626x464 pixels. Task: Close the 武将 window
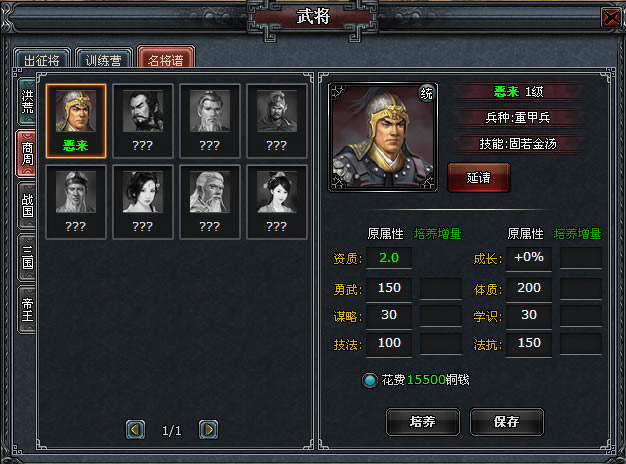point(610,17)
